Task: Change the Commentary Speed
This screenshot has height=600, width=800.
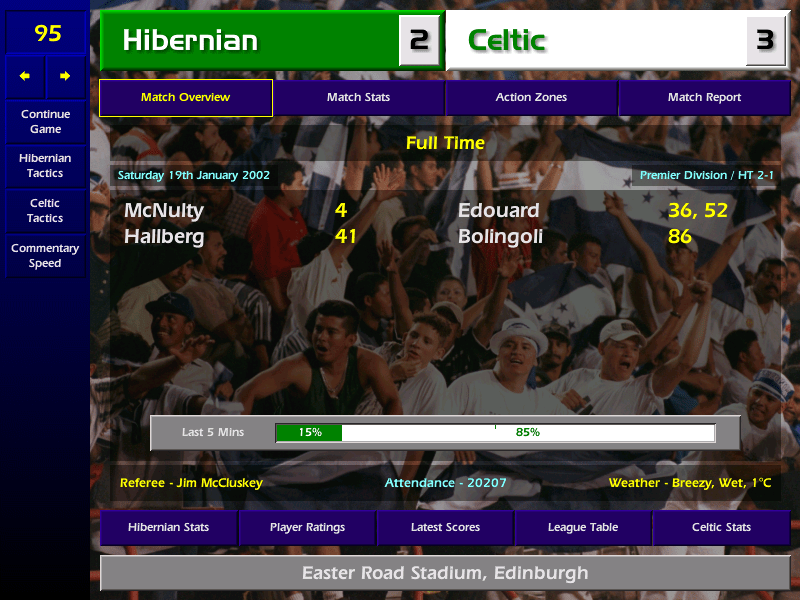Action: [x=45, y=256]
